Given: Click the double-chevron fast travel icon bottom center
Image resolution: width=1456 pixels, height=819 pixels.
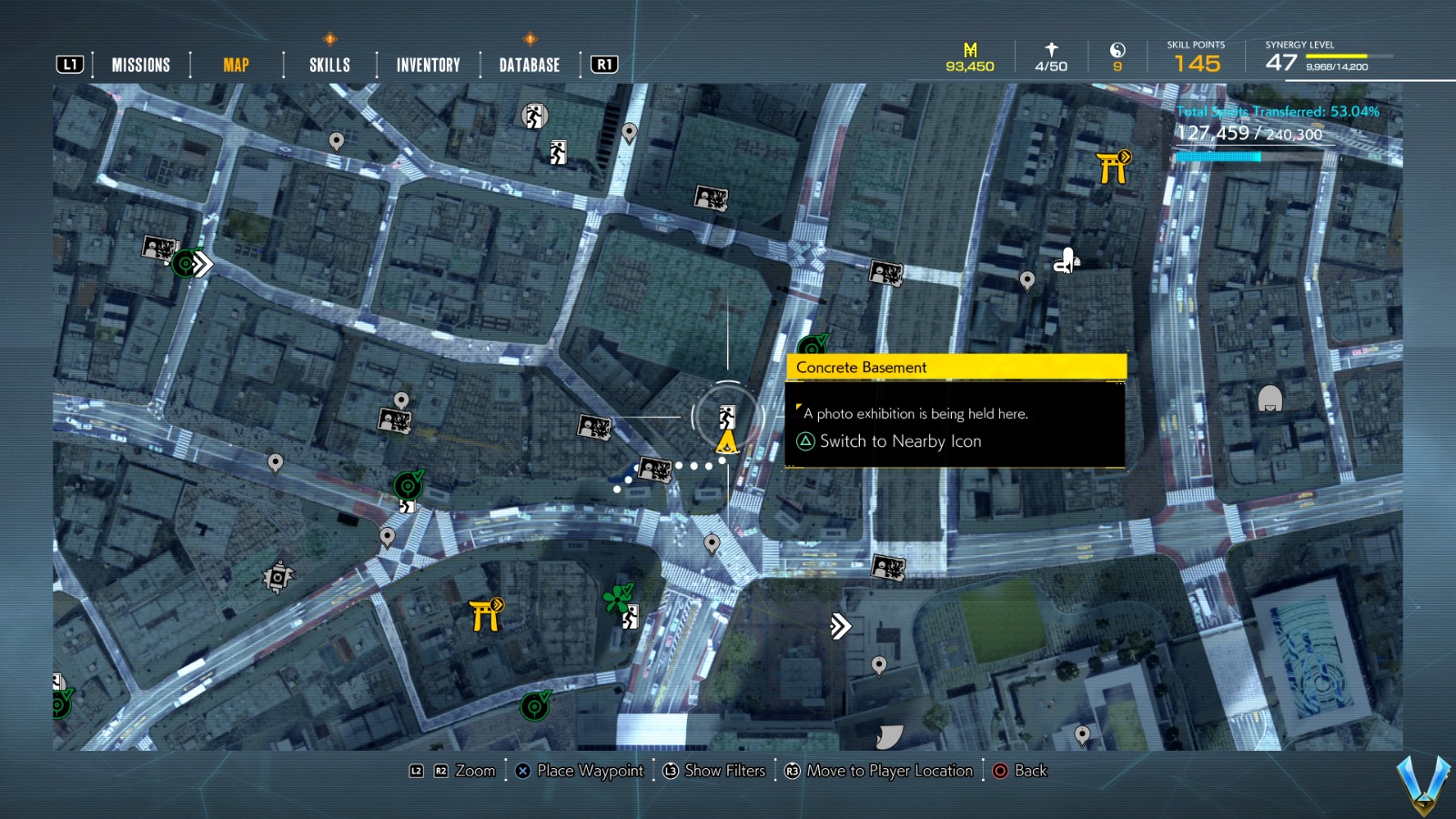Looking at the screenshot, I should point(839,626).
